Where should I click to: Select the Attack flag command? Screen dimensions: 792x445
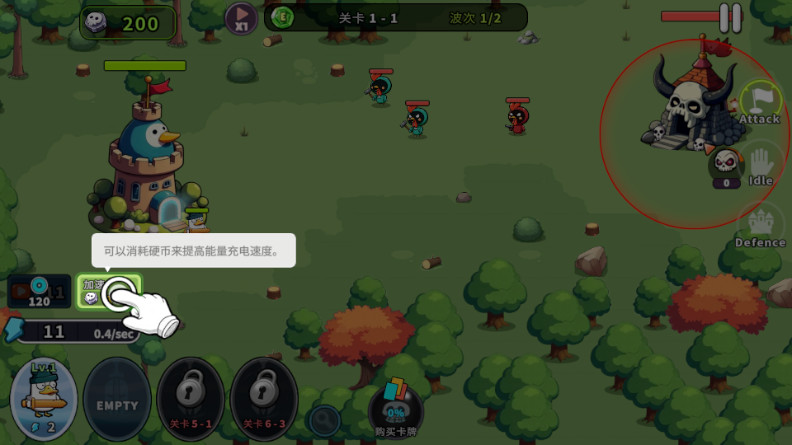[x=760, y=103]
